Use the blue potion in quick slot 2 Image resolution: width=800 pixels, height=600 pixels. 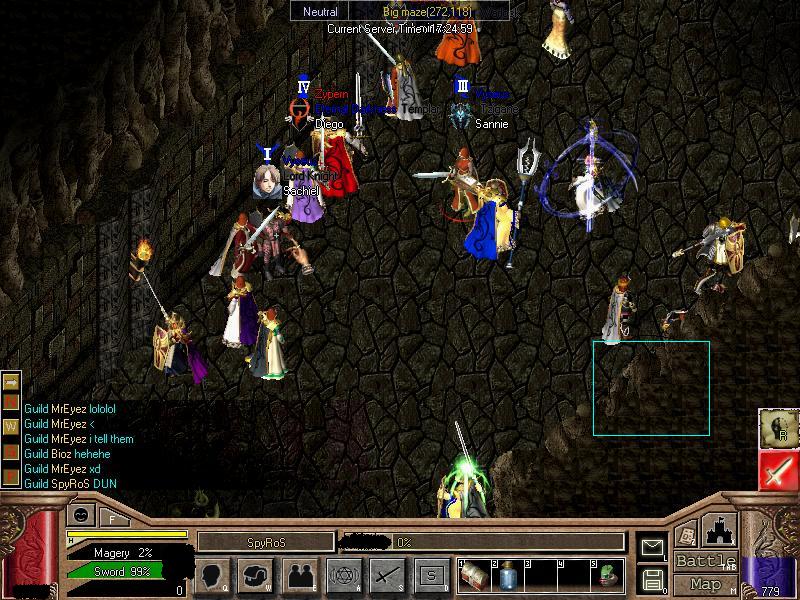[x=508, y=575]
